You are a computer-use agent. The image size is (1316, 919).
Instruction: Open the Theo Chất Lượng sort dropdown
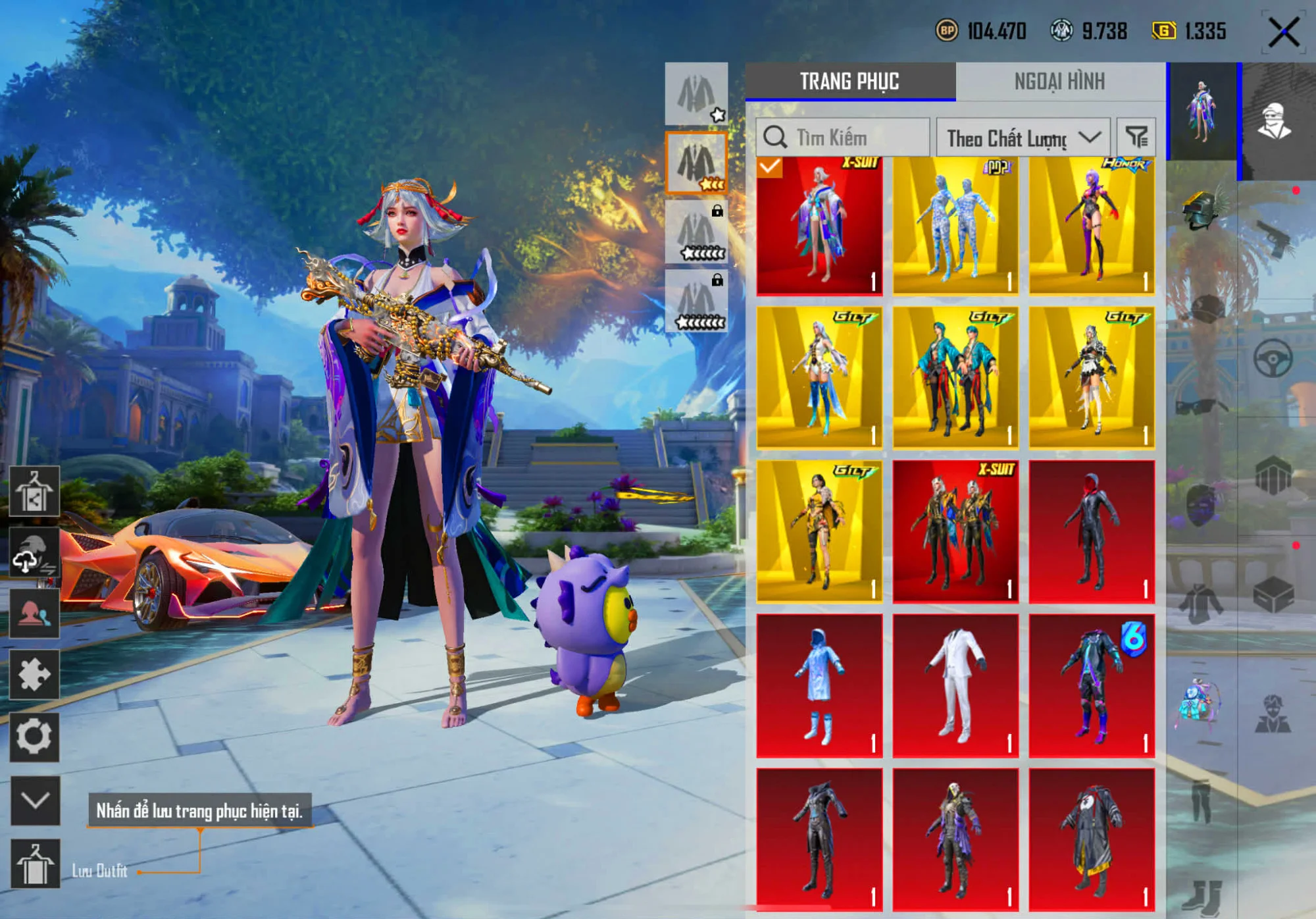1023,138
